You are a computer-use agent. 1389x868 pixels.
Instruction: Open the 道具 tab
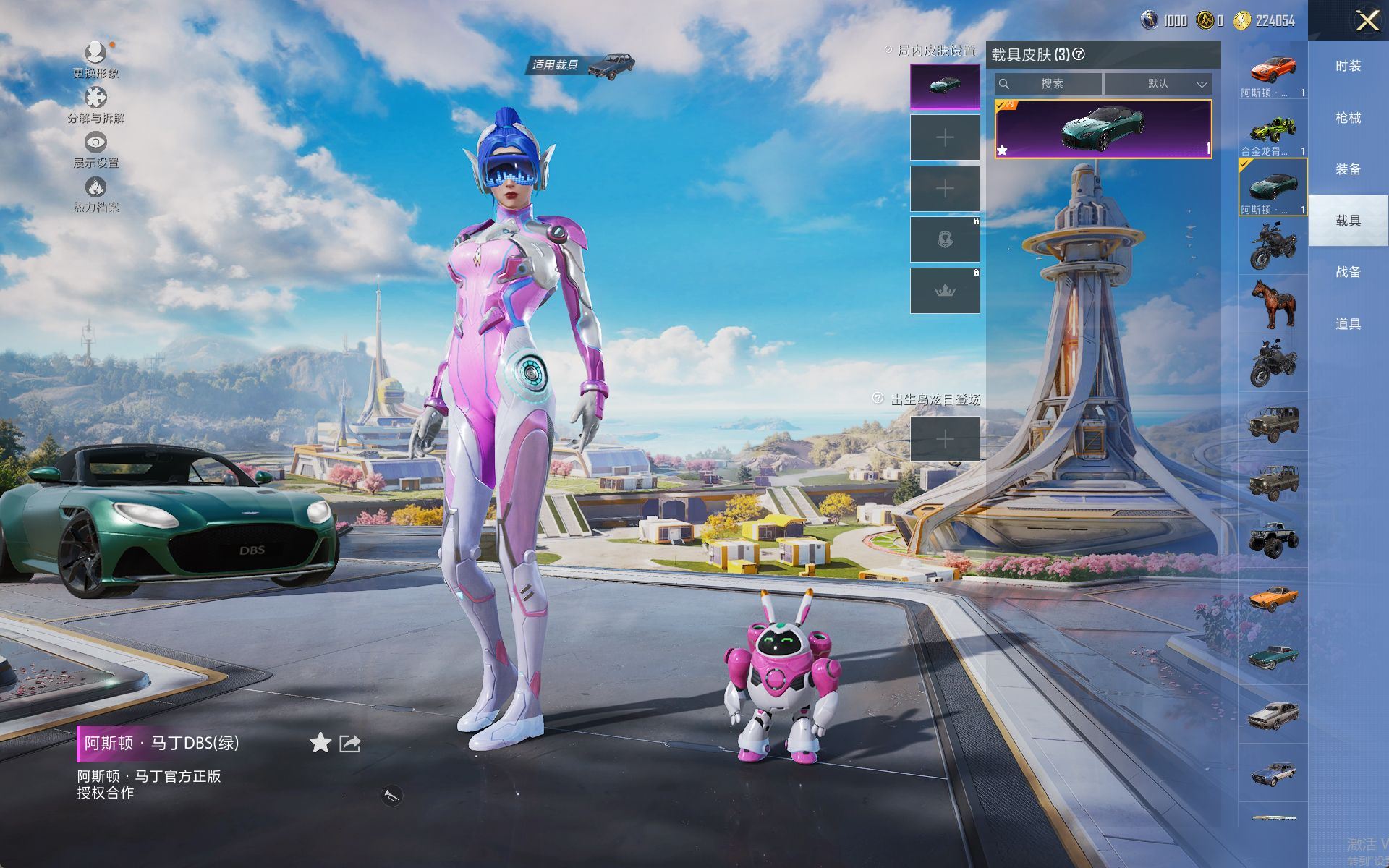[x=1348, y=324]
